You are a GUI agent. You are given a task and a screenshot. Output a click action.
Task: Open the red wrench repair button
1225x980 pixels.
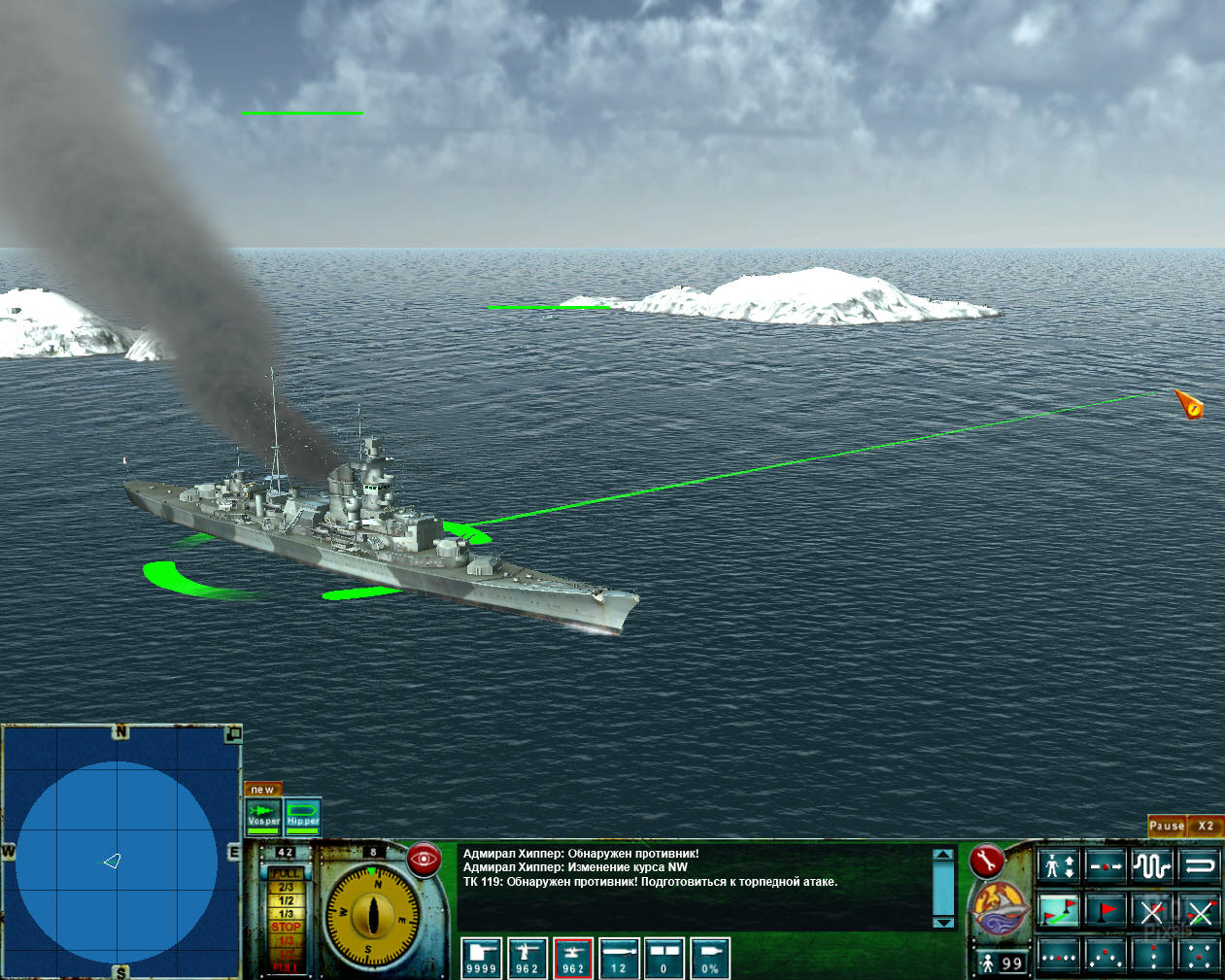(x=986, y=860)
